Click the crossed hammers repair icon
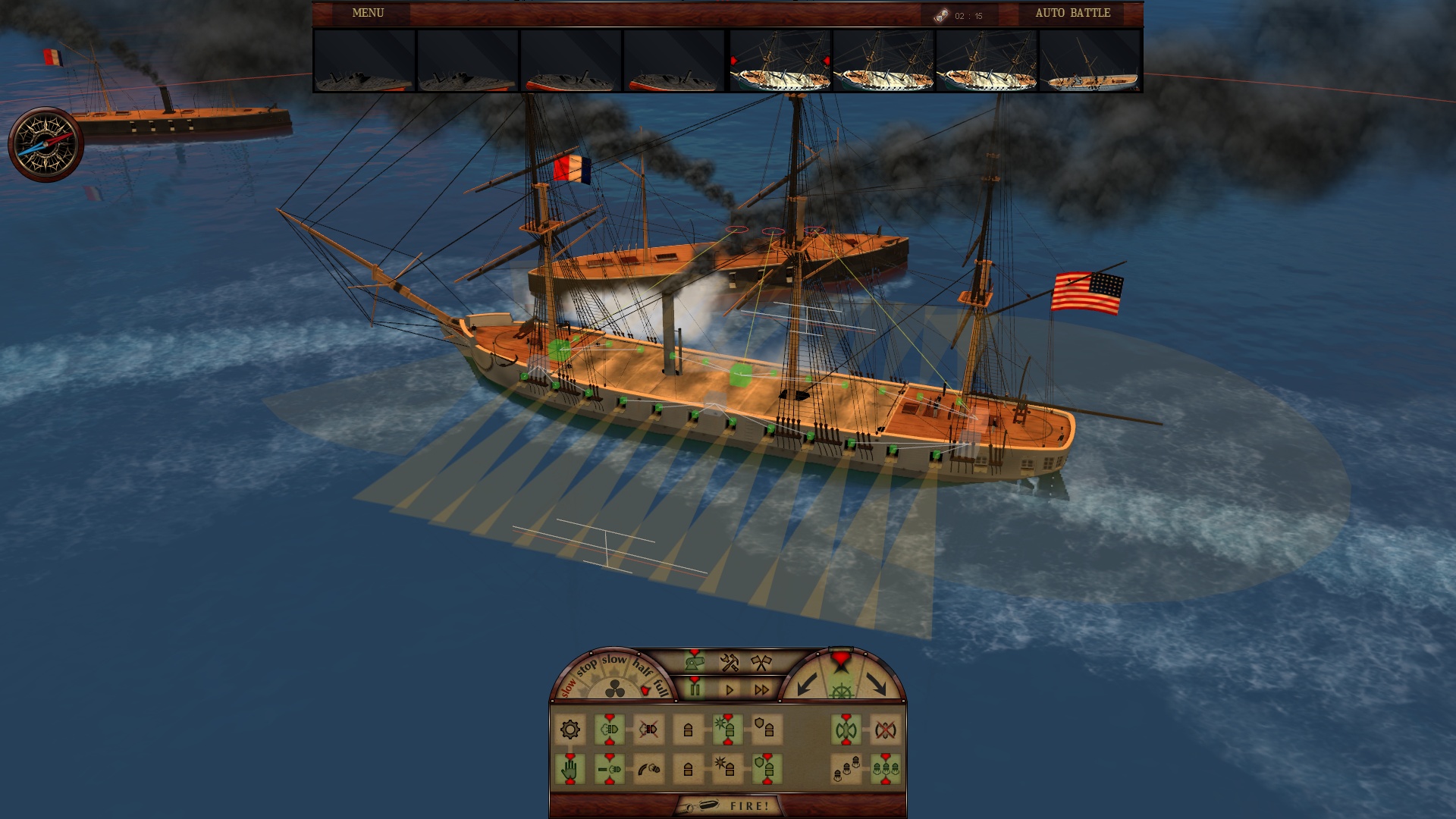Screen dimensions: 1456x819 point(729,664)
